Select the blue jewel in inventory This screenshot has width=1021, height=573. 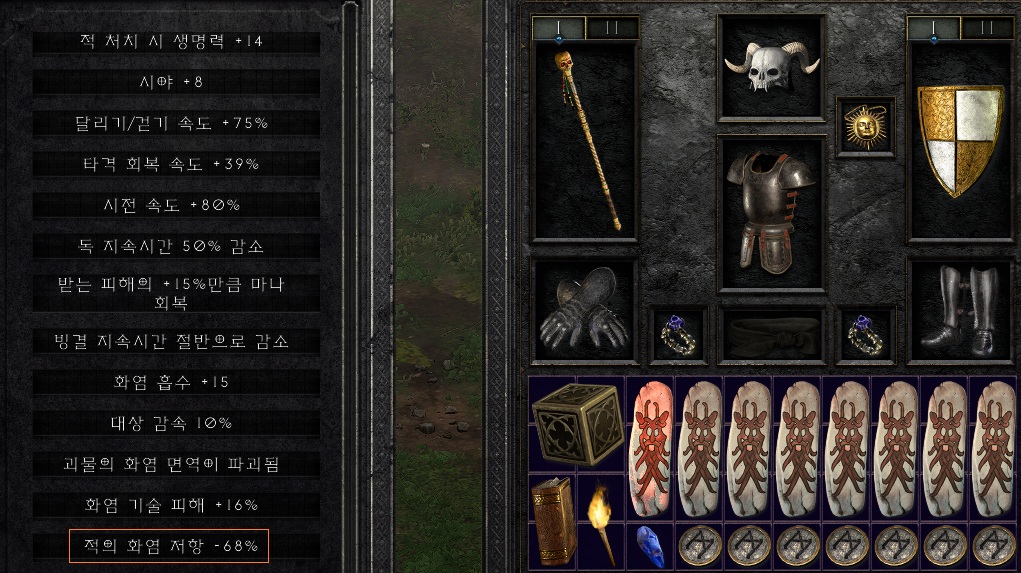(650, 545)
